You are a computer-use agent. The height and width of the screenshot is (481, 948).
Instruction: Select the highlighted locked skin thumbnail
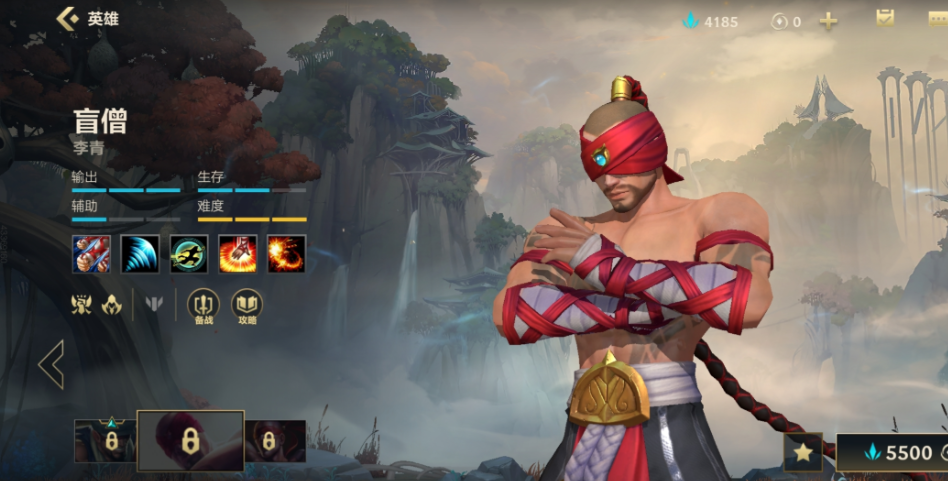190,440
